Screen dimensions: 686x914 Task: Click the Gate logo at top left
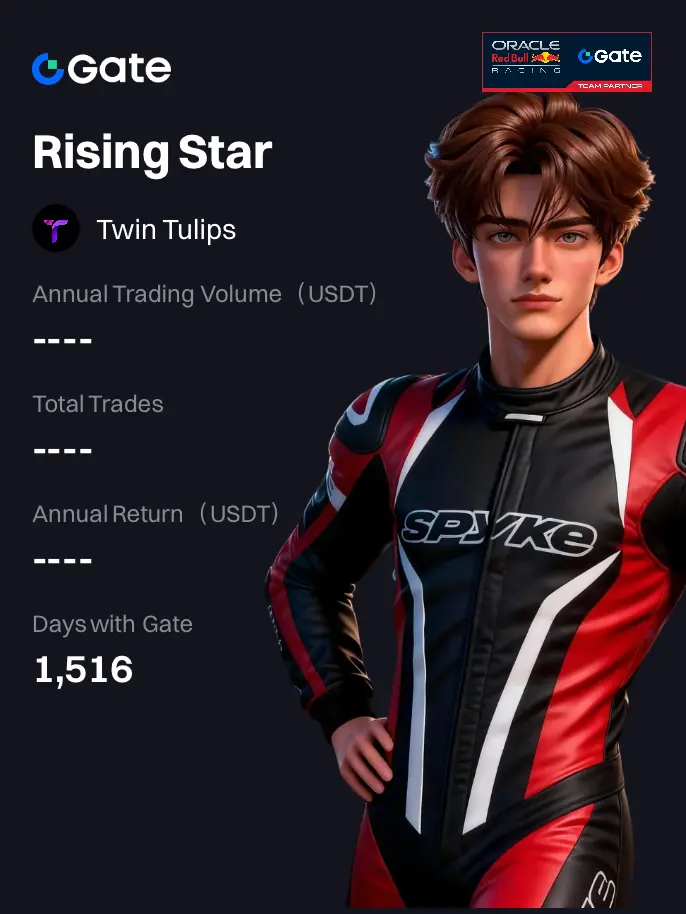click(101, 69)
